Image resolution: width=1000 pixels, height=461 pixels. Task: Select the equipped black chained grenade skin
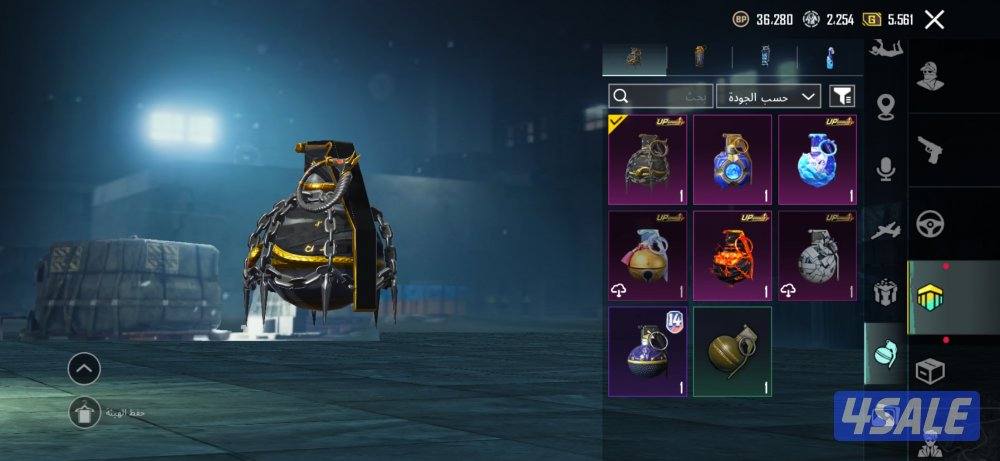(647, 160)
